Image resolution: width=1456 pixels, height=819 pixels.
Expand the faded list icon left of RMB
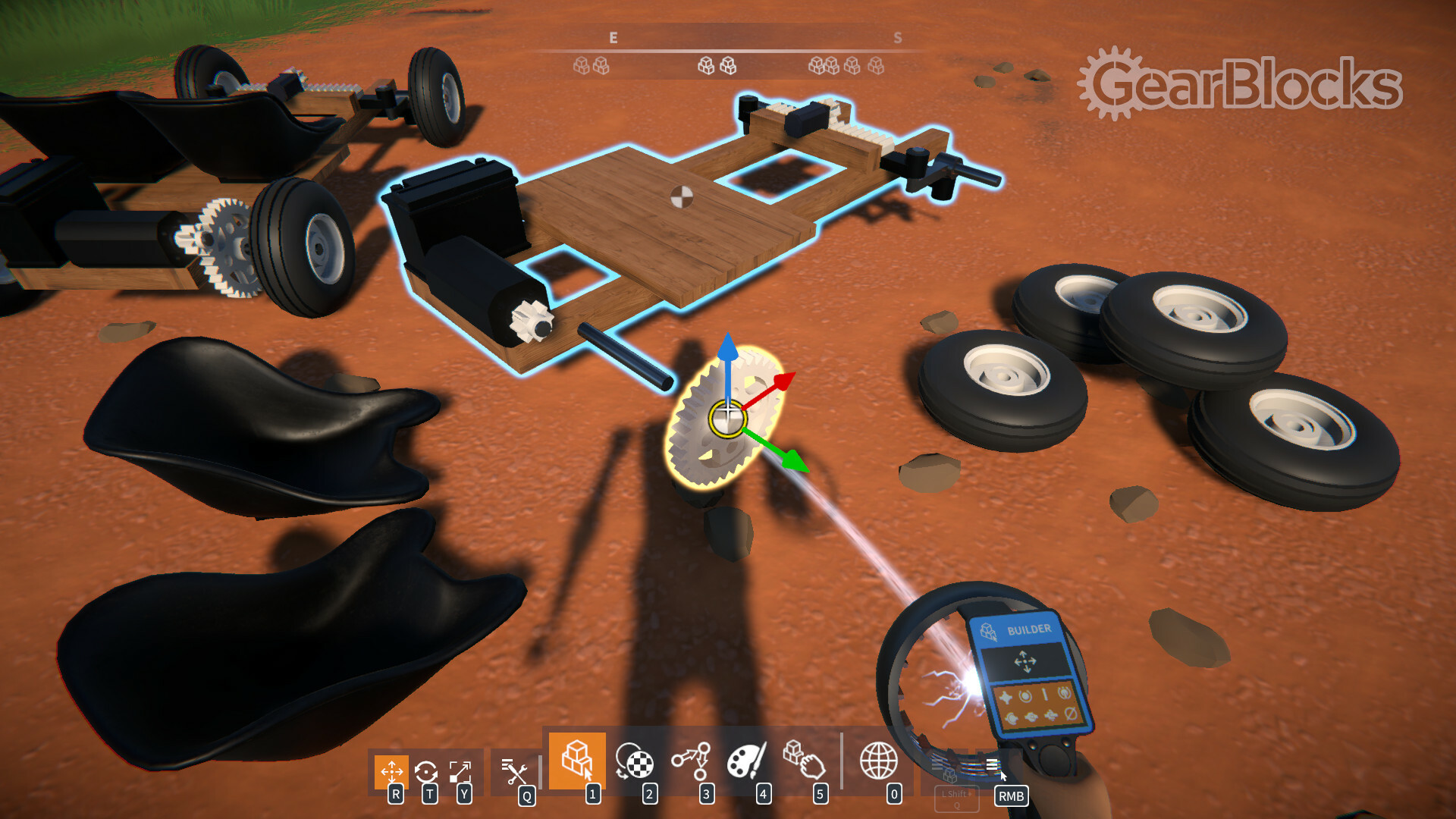click(938, 766)
